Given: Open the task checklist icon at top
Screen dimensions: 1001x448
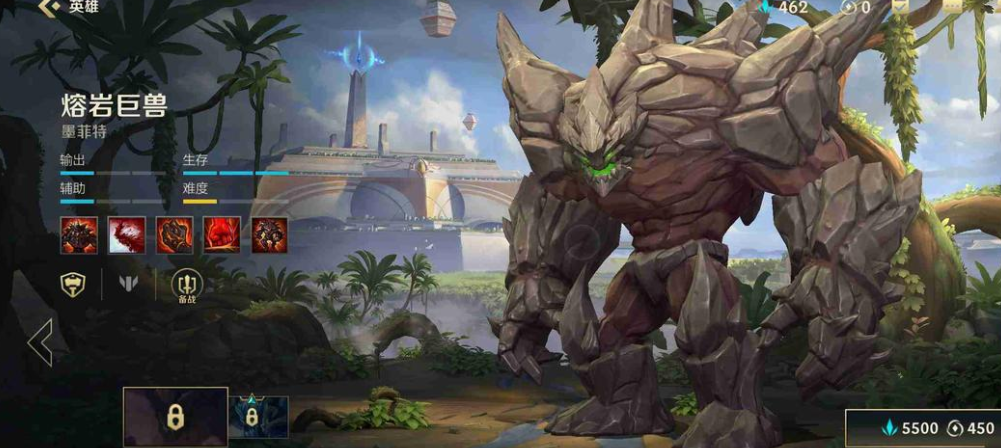Looking at the screenshot, I should tap(900, 6).
